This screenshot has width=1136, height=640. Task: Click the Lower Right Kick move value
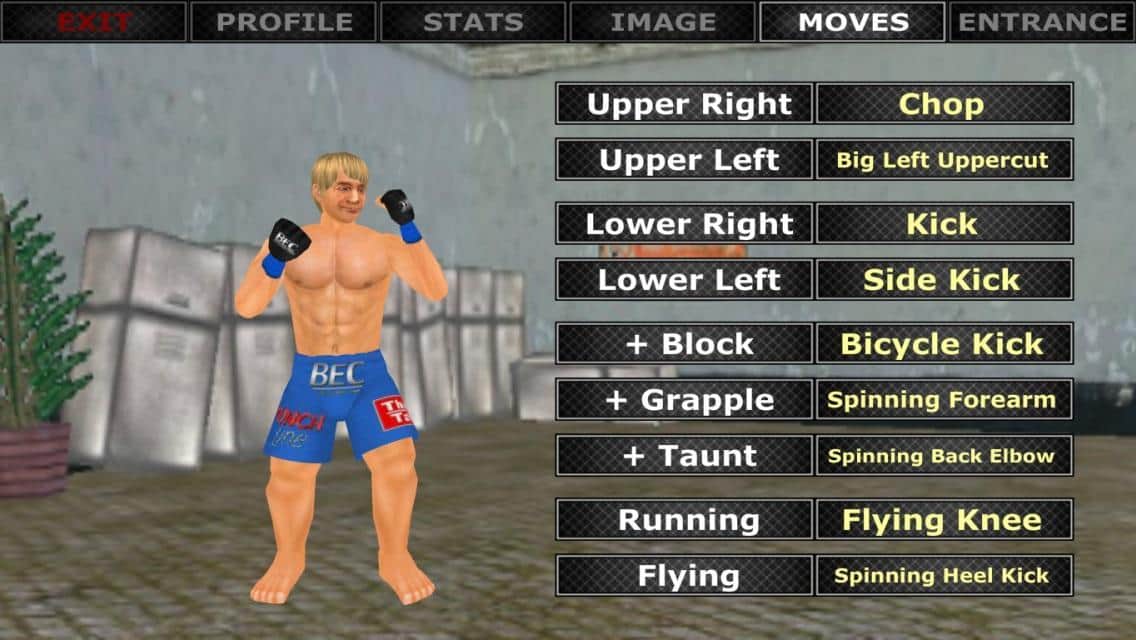[943, 224]
